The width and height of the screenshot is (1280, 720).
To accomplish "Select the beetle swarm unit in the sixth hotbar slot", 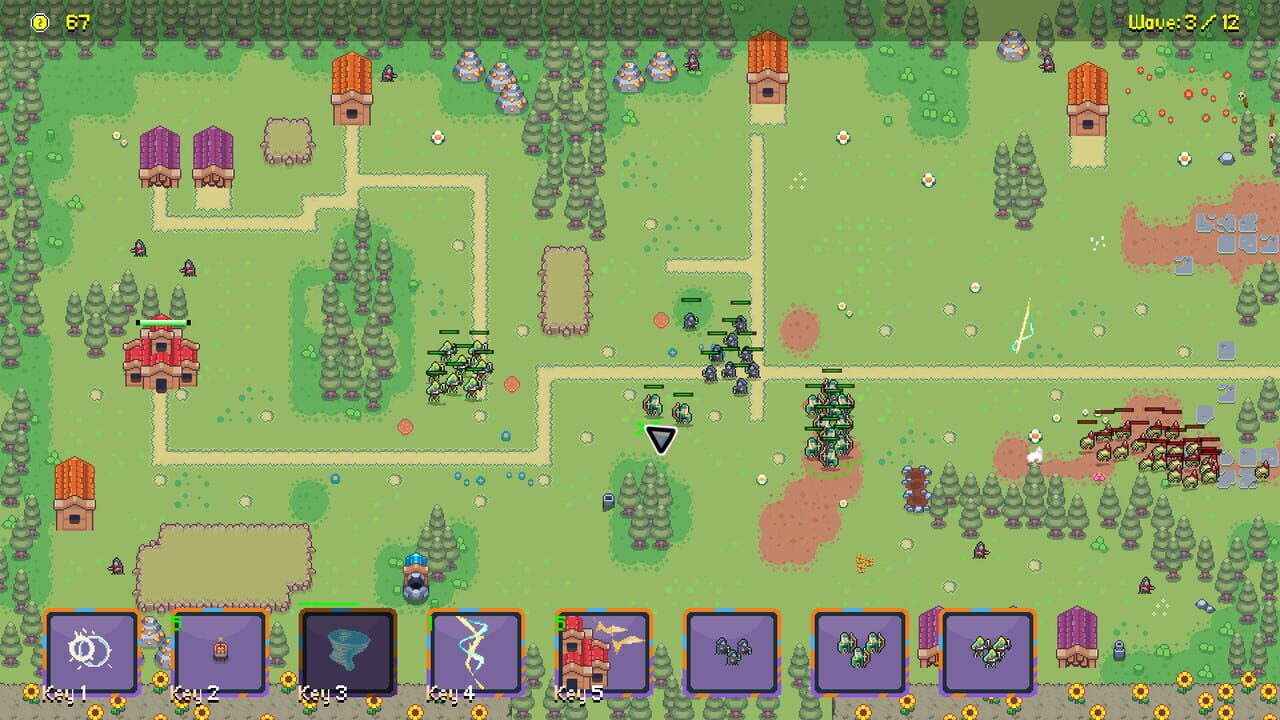I will point(732,653).
